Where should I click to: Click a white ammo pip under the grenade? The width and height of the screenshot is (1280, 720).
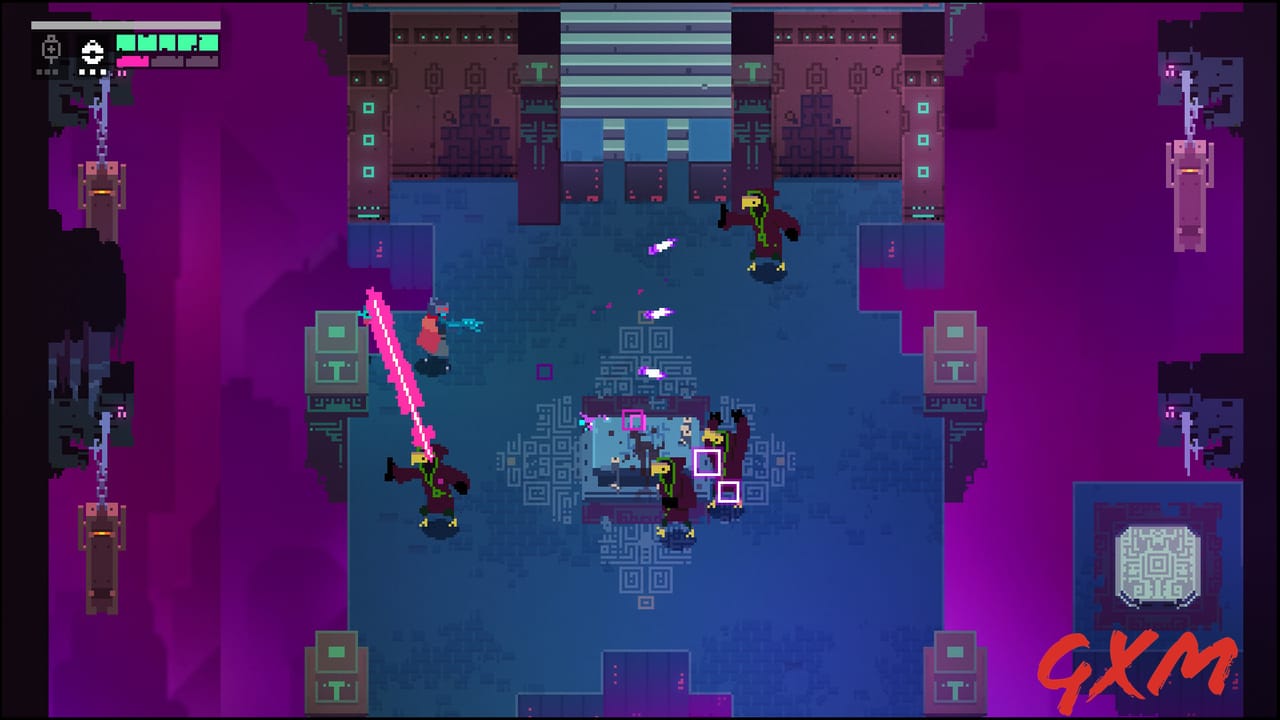click(x=92, y=72)
